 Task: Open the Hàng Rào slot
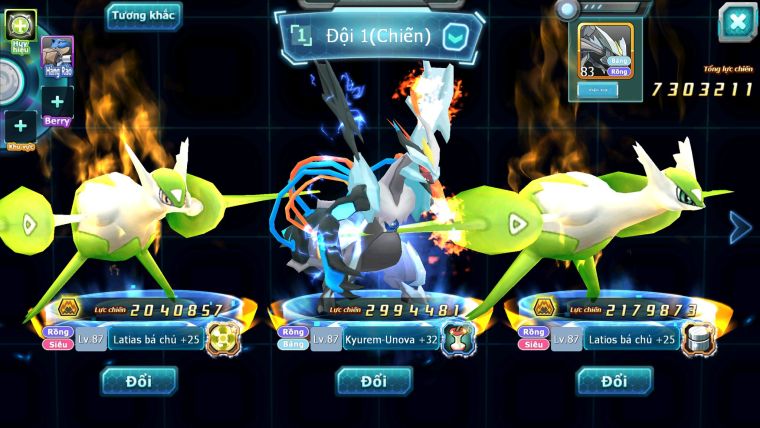tap(57, 57)
